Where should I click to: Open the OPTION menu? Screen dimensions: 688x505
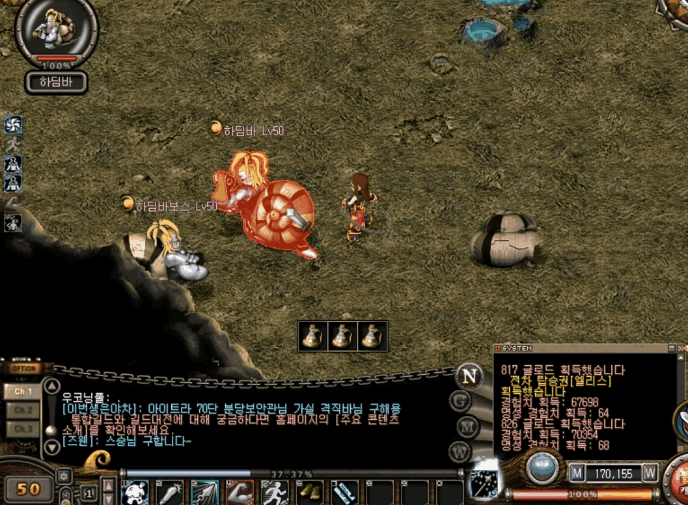(22, 368)
